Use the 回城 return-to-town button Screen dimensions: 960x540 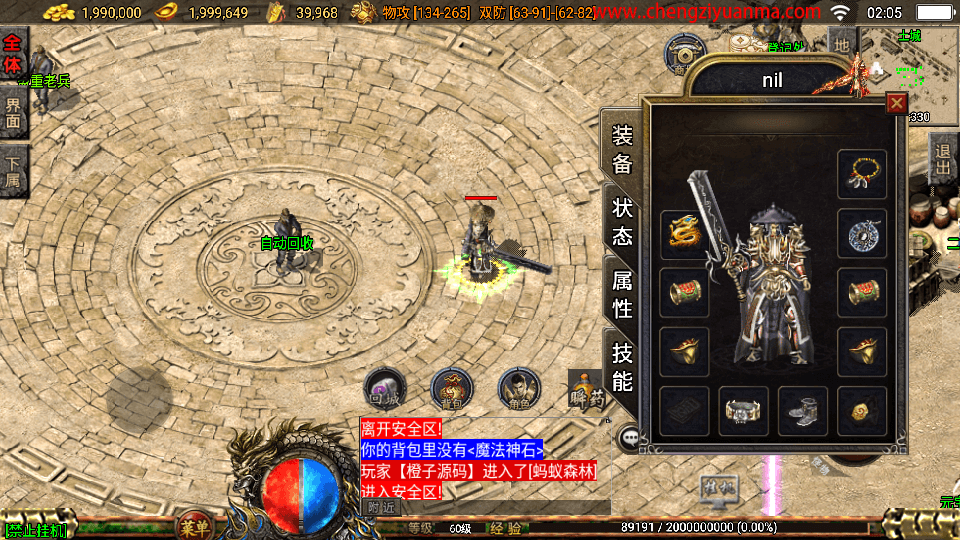tap(384, 389)
